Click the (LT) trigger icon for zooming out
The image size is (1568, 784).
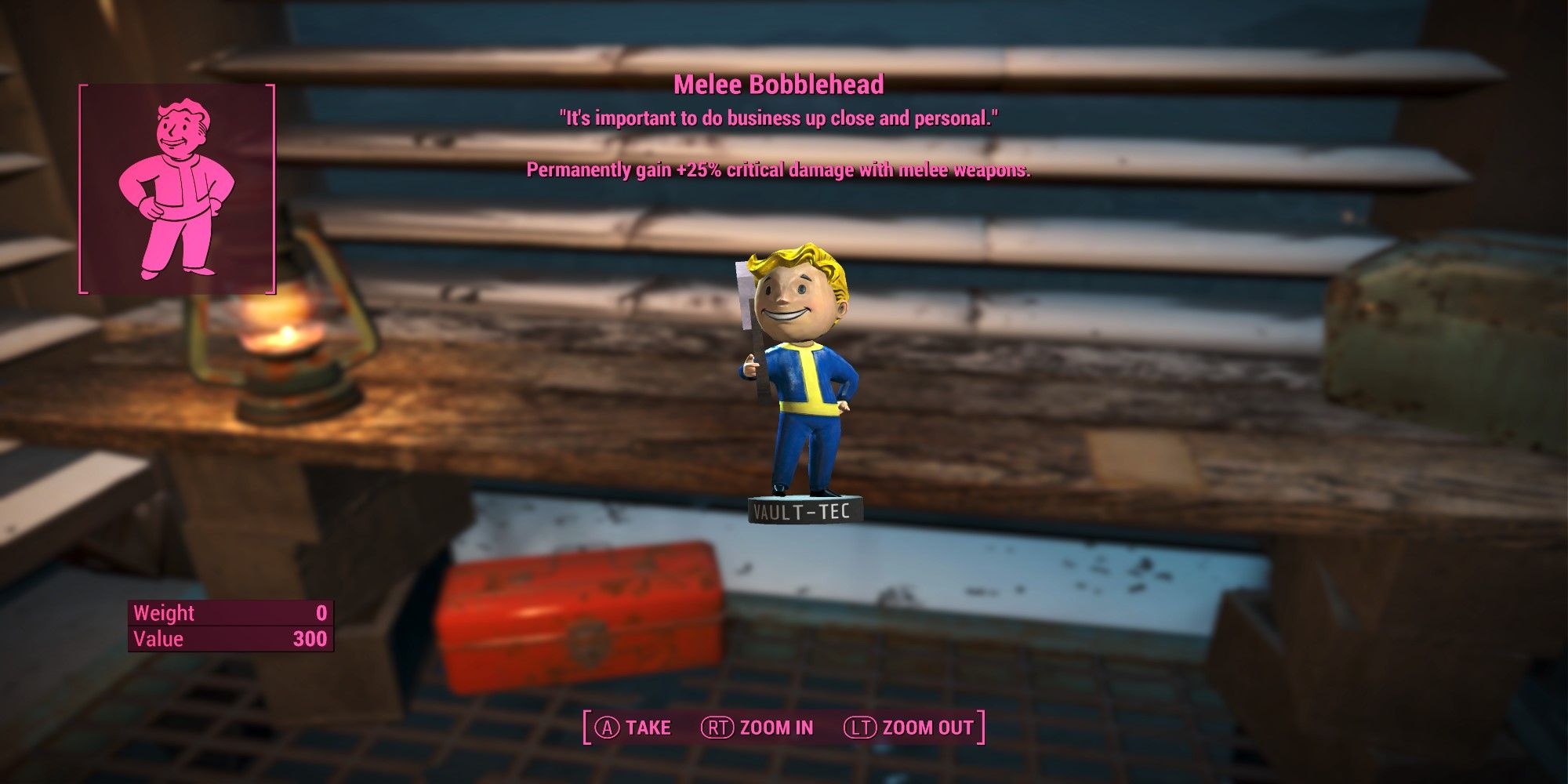(862, 727)
